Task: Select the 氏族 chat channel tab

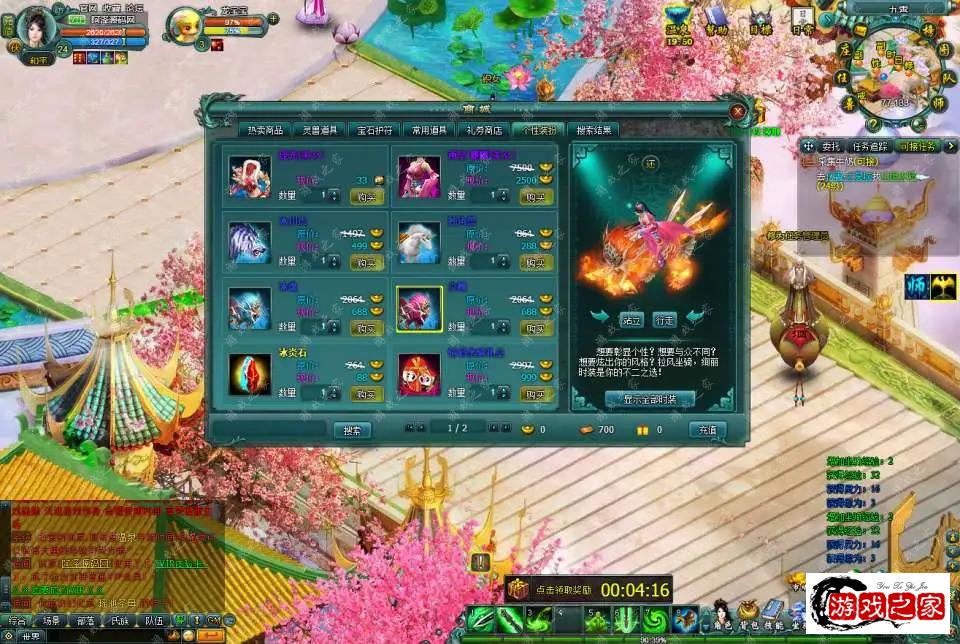Action: [119, 620]
